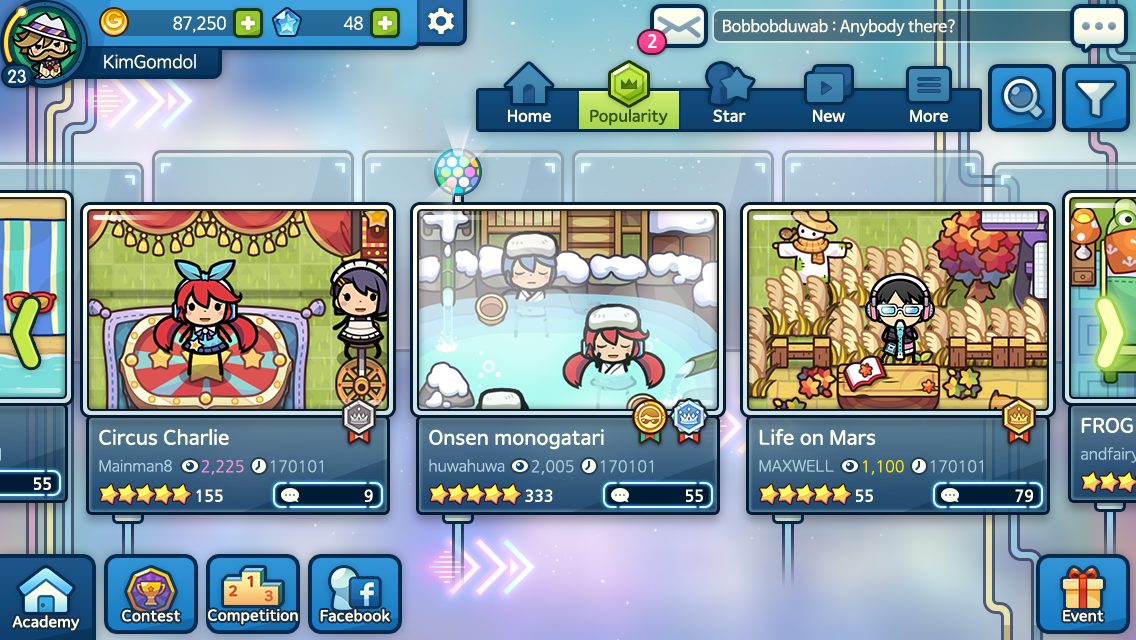Click the Facebook button

coord(355,595)
